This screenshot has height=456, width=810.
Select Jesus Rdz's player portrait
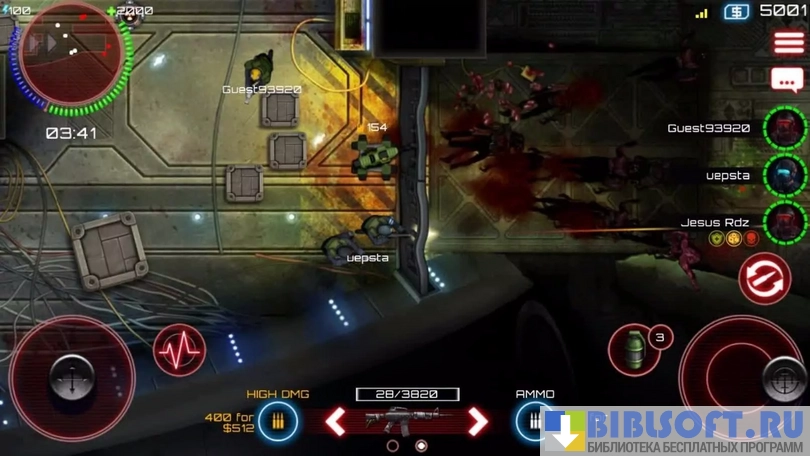pyautogui.click(x=784, y=221)
